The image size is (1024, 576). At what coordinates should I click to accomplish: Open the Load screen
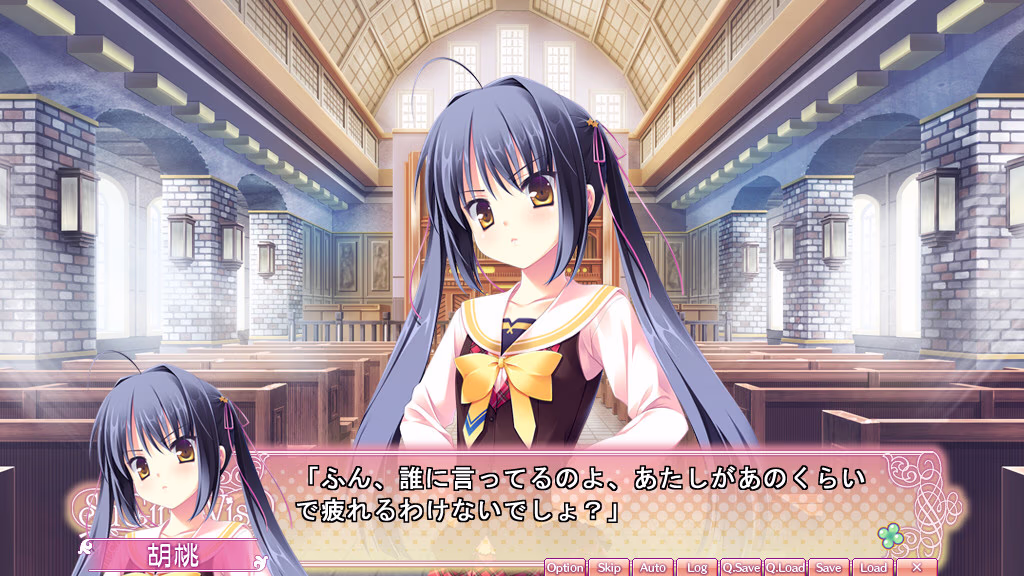click(x=873, y=567)
